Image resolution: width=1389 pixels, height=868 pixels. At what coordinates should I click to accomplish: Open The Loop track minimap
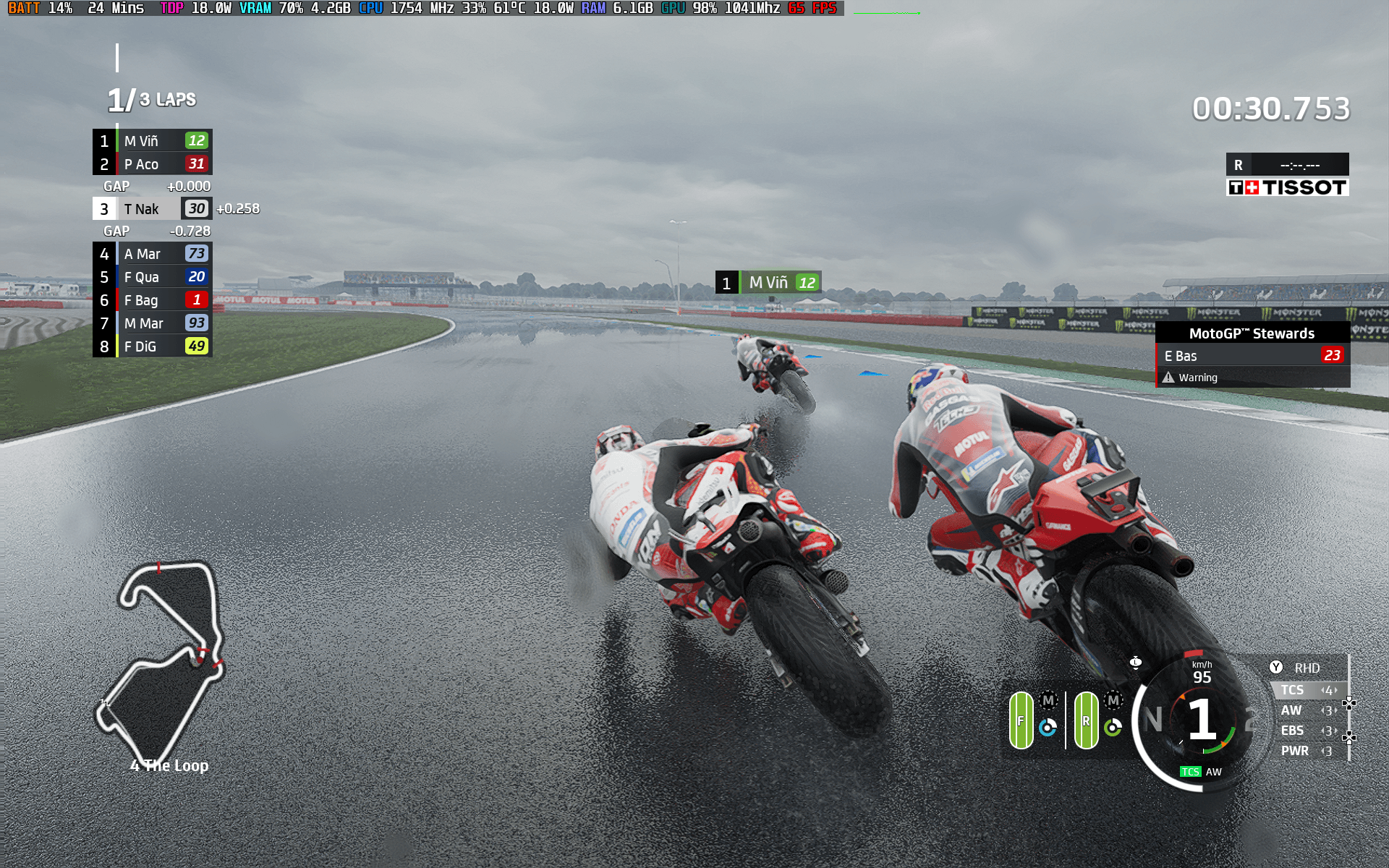[x=162, y=662]
